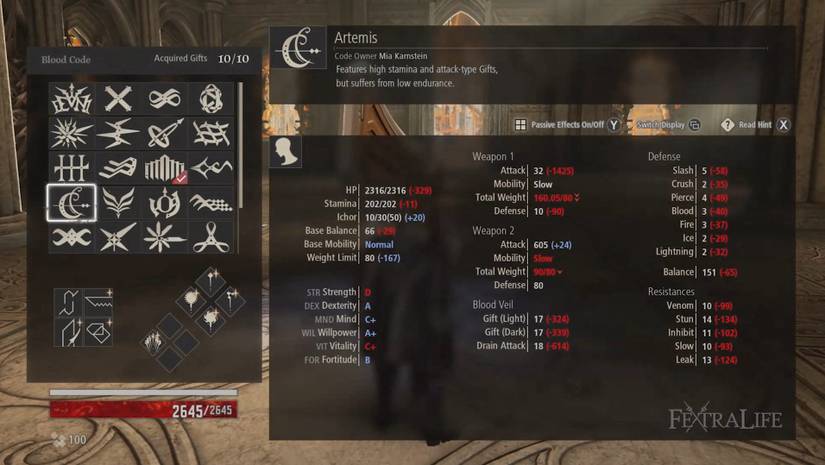825x465 pixels.
Task: Select the spiky starburst blood code
Action: (71, 133)
